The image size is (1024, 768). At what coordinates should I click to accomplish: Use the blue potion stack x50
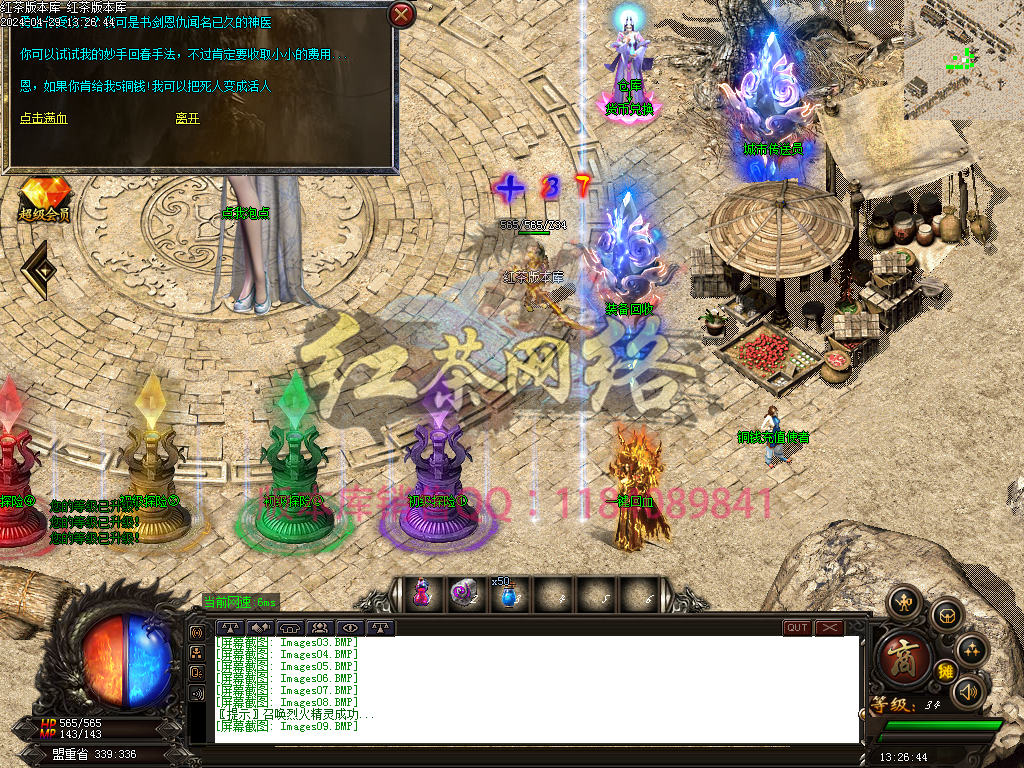tap(507, 596)
